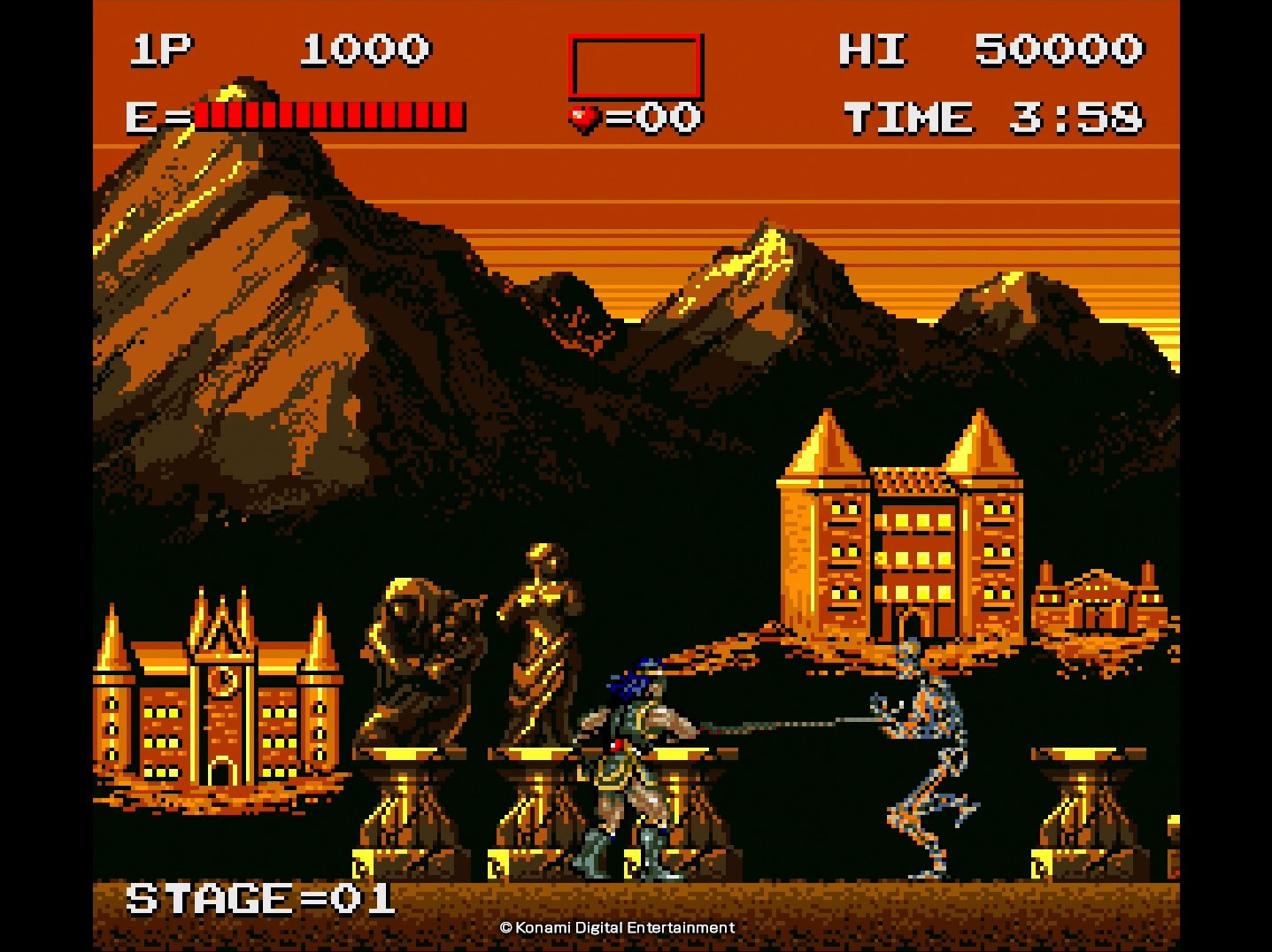Click the STAGE=01 label
This screenshot has width=1272, height=952.
coord(259,898)
